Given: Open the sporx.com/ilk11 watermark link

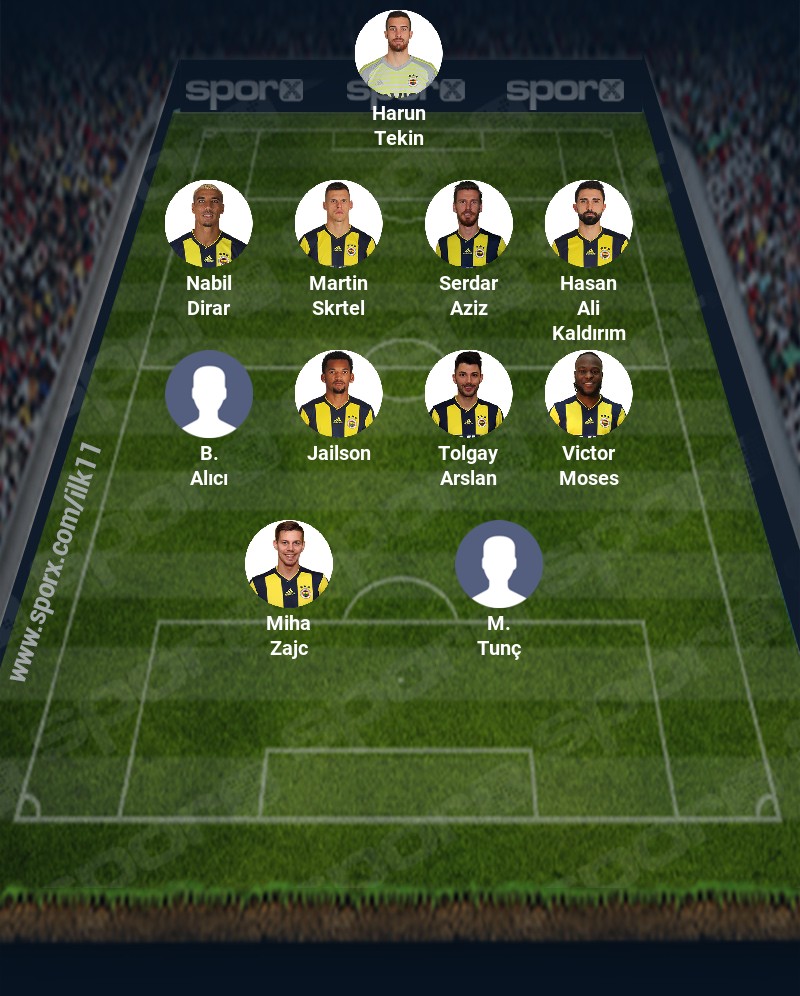Looking at the screenshot, I should click(x=55, y=562).
